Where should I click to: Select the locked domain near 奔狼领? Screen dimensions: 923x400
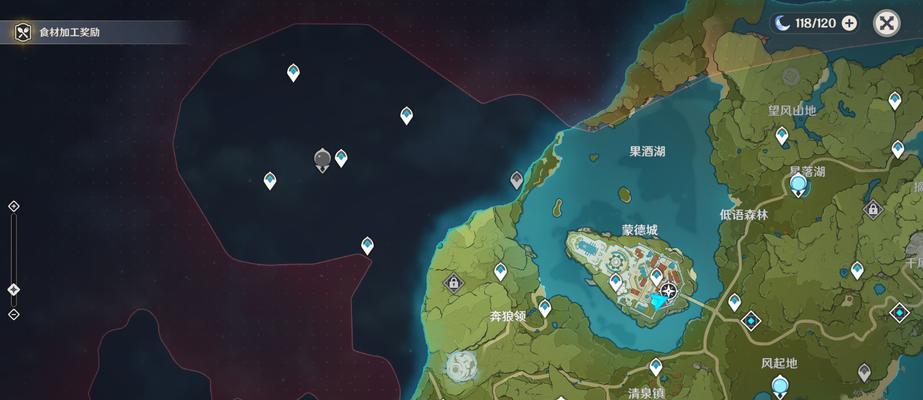(453, 283)
